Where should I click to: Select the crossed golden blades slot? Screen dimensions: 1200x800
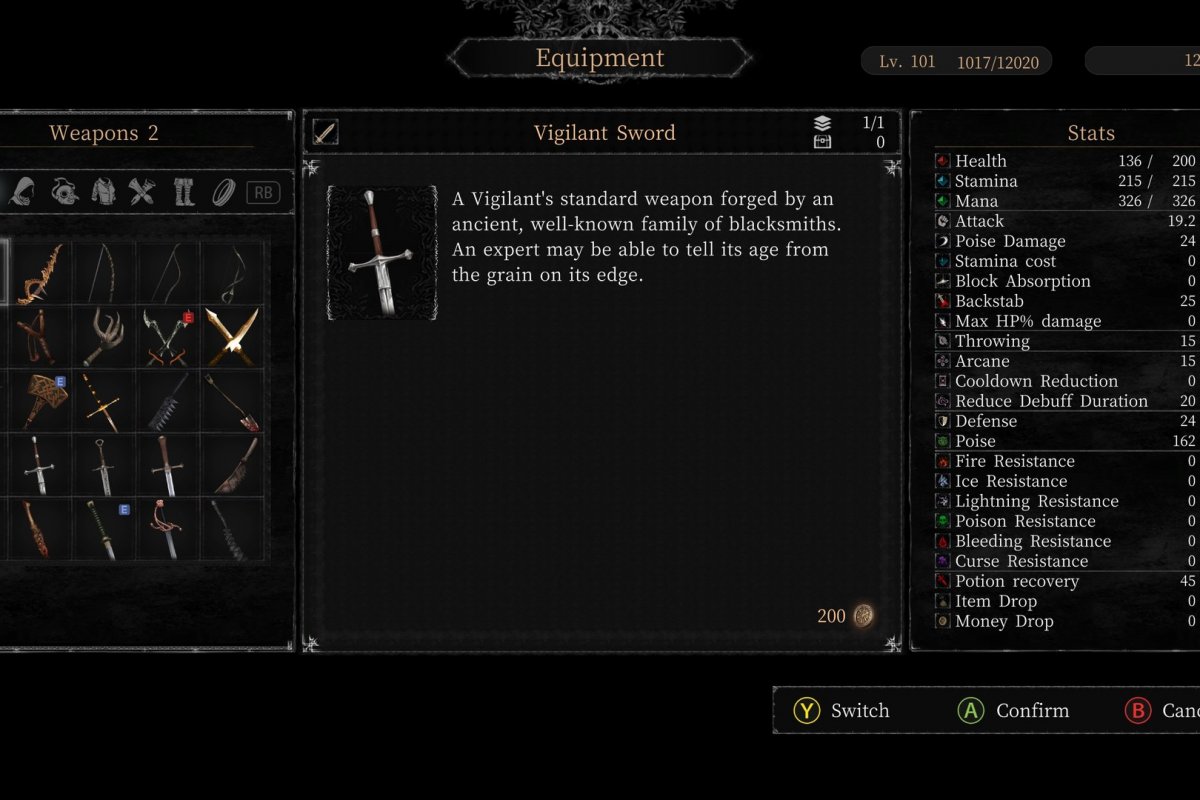(x=232, y=336)
